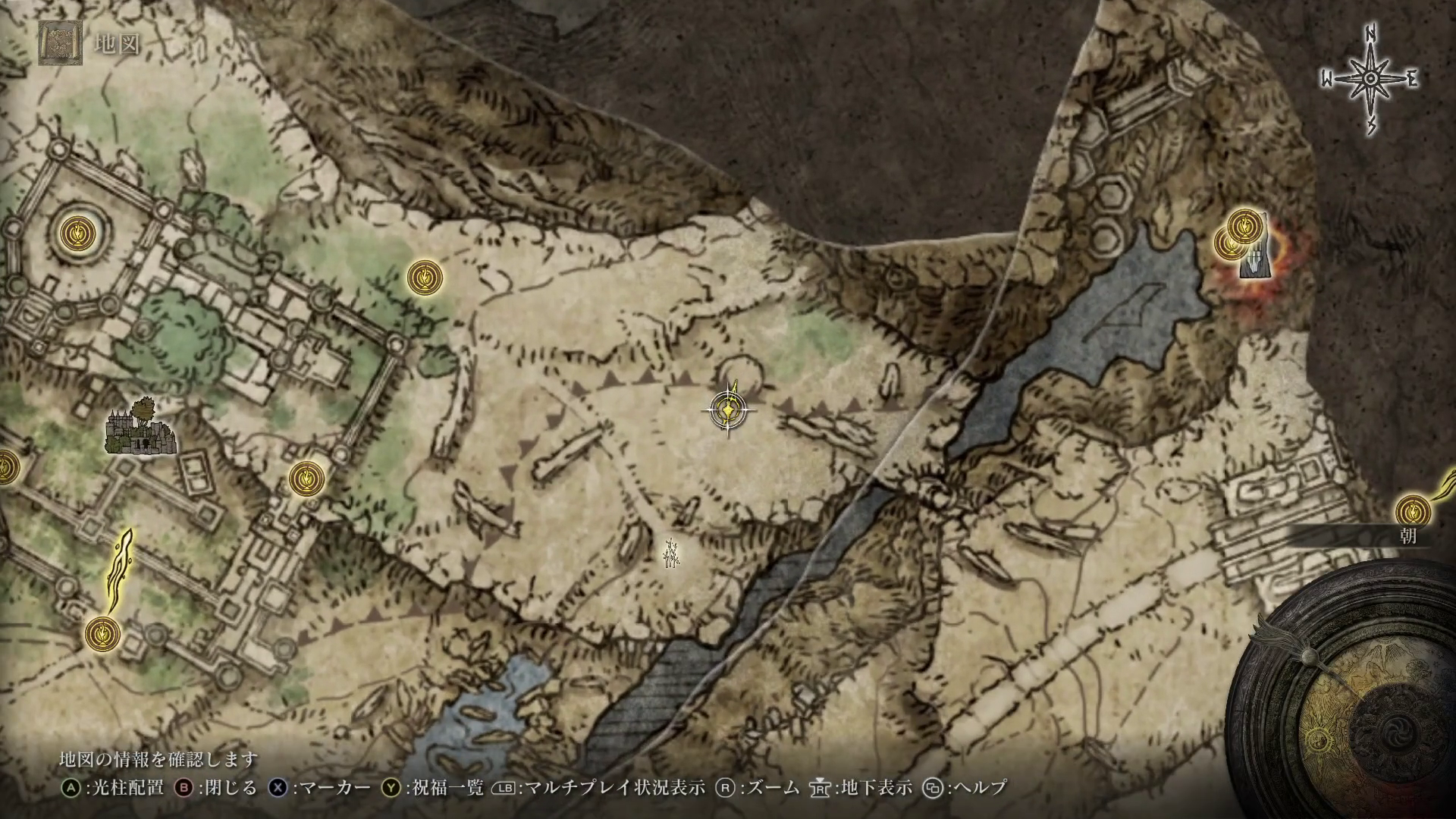Select the grace marker above the 朝 label
Viewport: 1456px width, 819px height.
tap(1414, 510)
